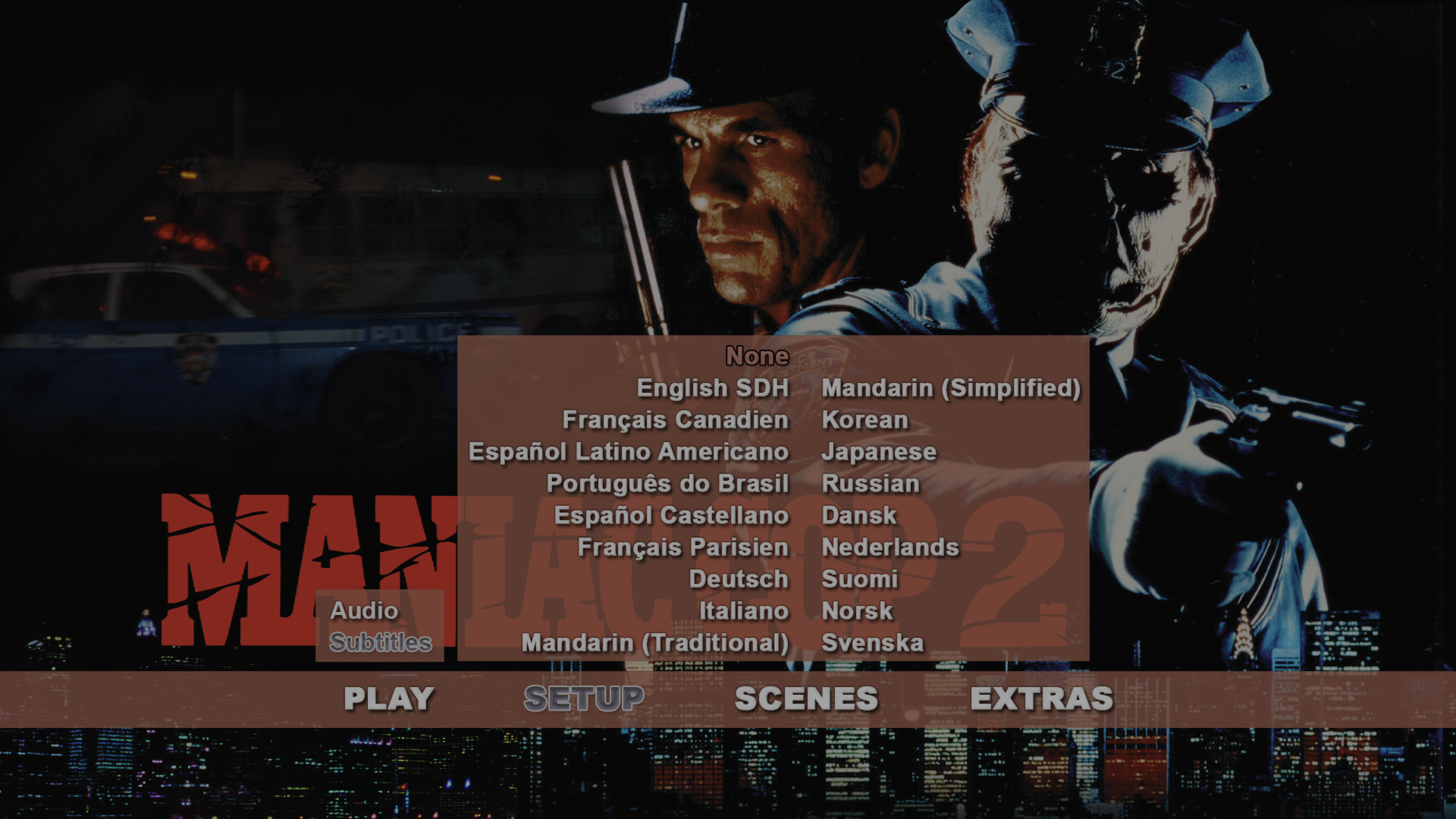Viewport: 1456px width, 819px height.
Task: Choose Svenska subtitles
Action: point(872,643)
